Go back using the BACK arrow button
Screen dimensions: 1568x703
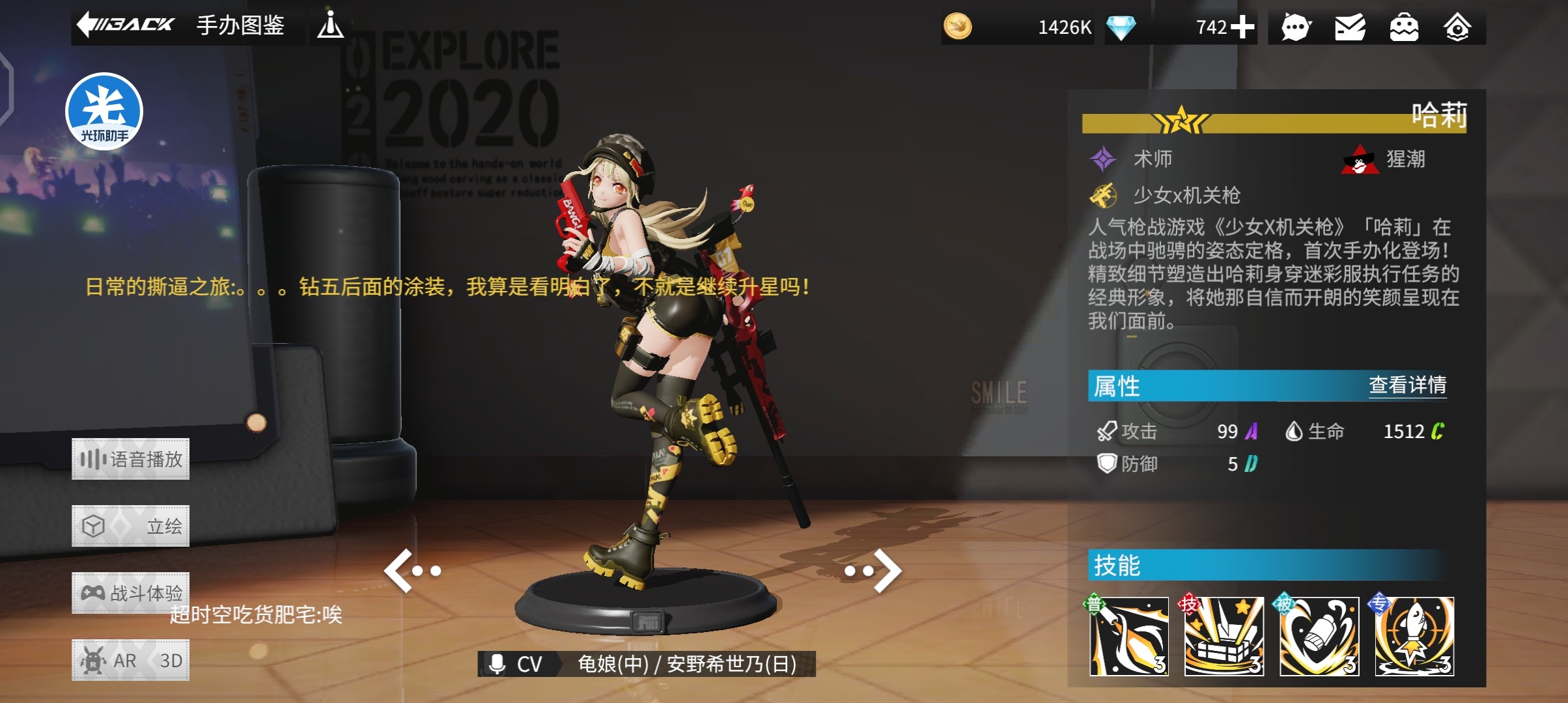coord(126,25)
